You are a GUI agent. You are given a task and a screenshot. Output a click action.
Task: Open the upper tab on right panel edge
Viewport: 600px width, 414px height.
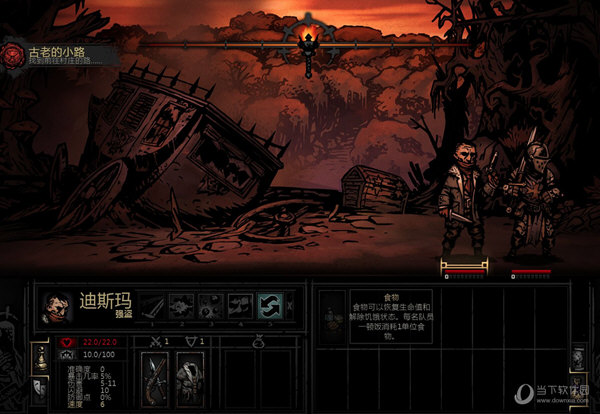pos(579,359)
